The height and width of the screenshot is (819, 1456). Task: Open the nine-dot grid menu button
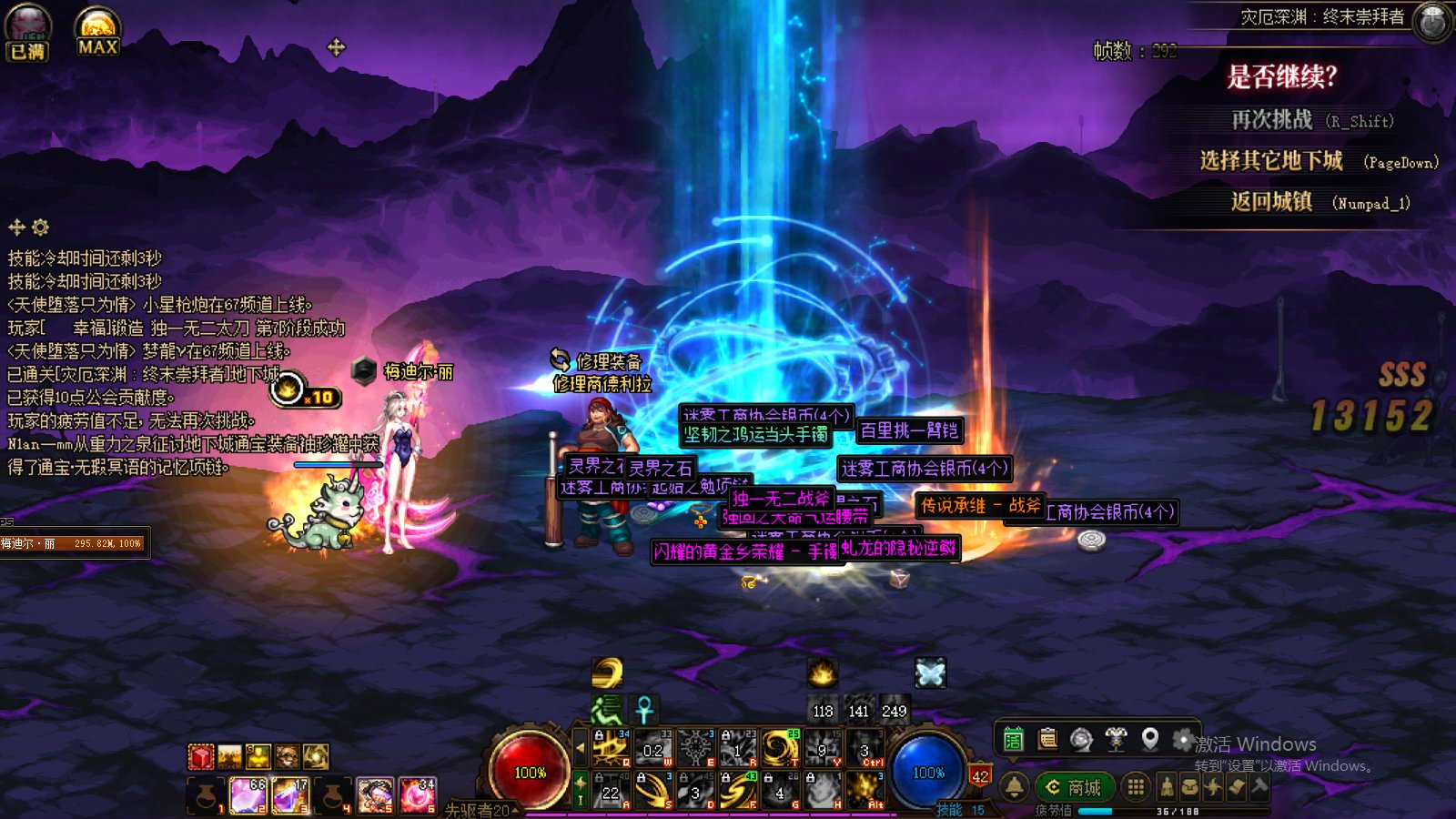pyautogui.click(x=1136, y=787)
